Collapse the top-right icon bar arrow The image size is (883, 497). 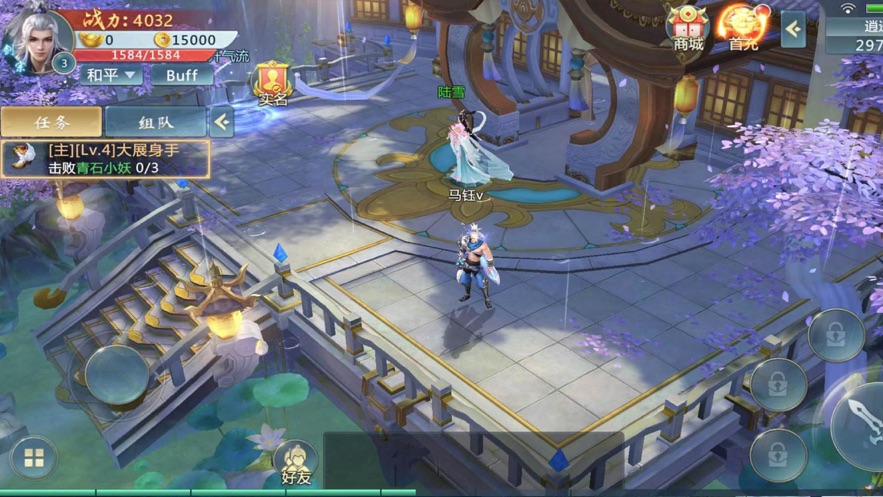(x=793, y=29)
